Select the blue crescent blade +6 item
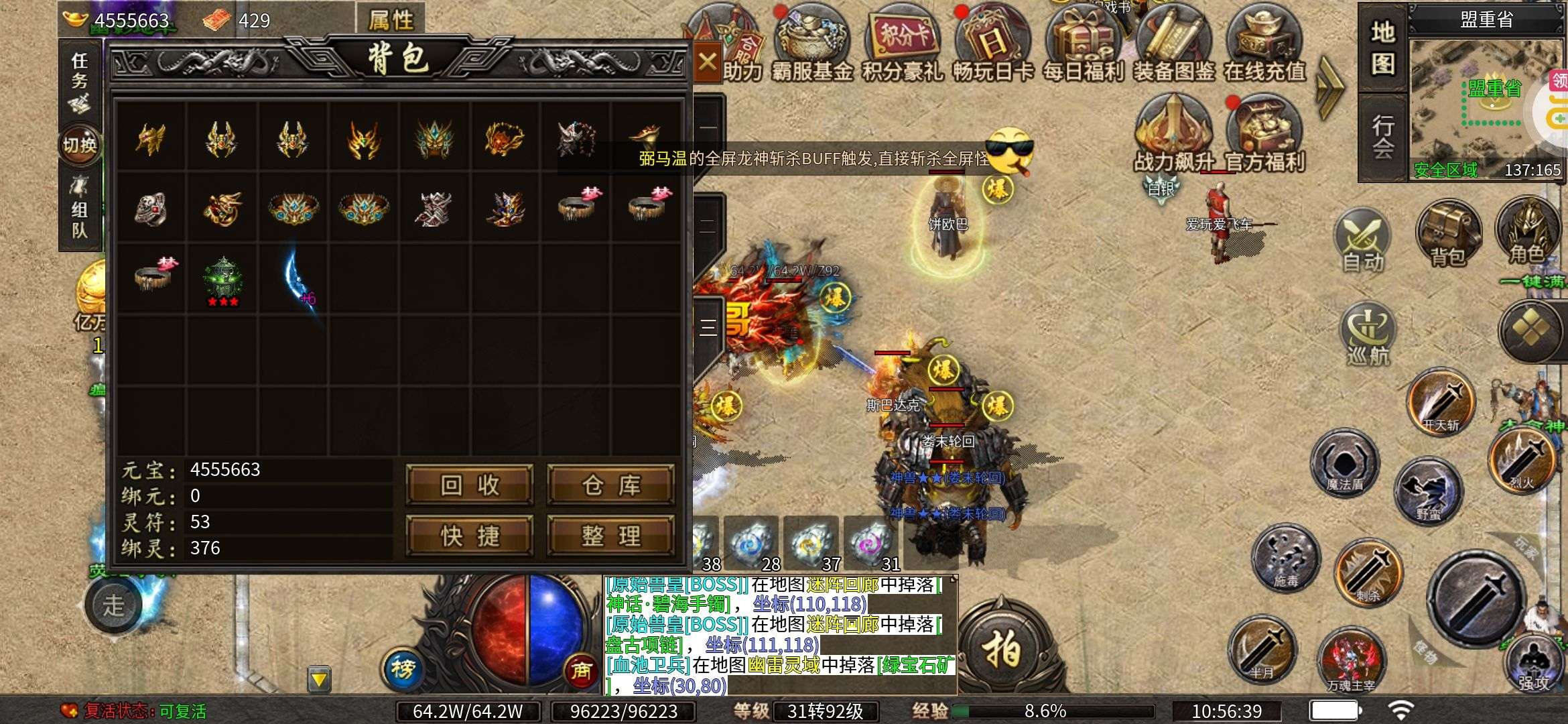The width and height of the screenshot is (1568, 724). (x=295, y=278)
